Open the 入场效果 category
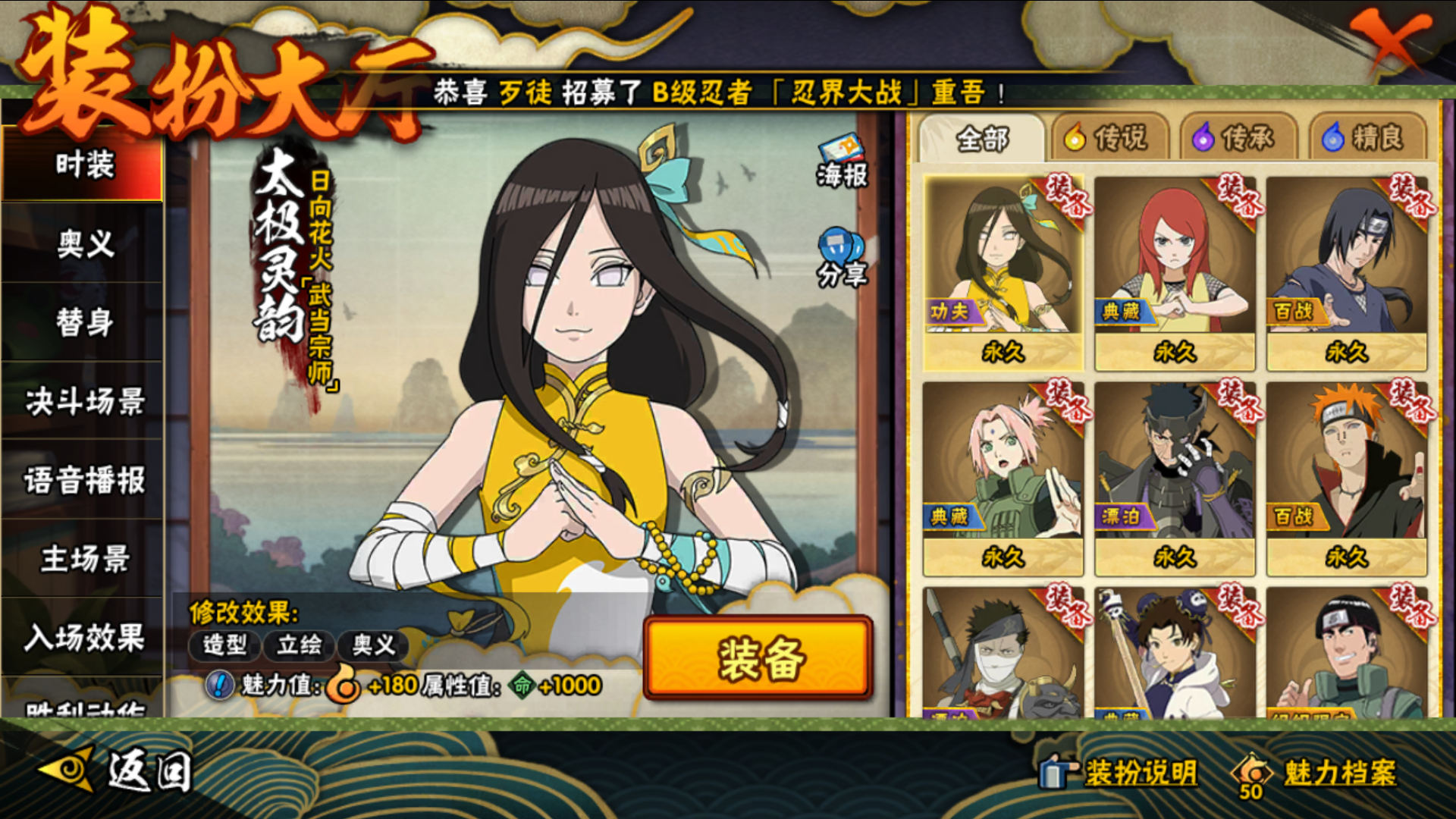Screen dimensions: 1456x819 click(83, 638)
